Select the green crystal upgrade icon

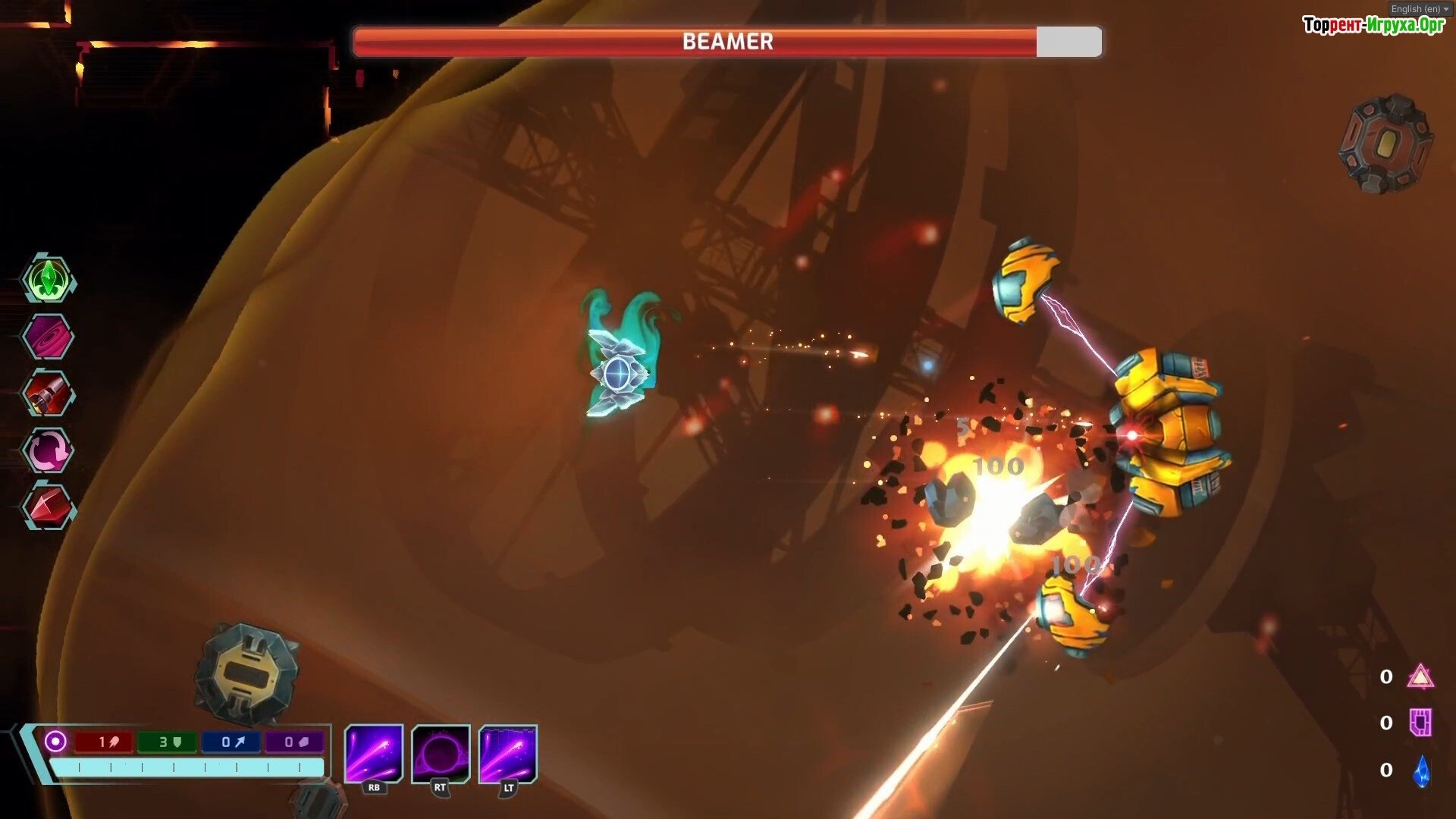48,280
